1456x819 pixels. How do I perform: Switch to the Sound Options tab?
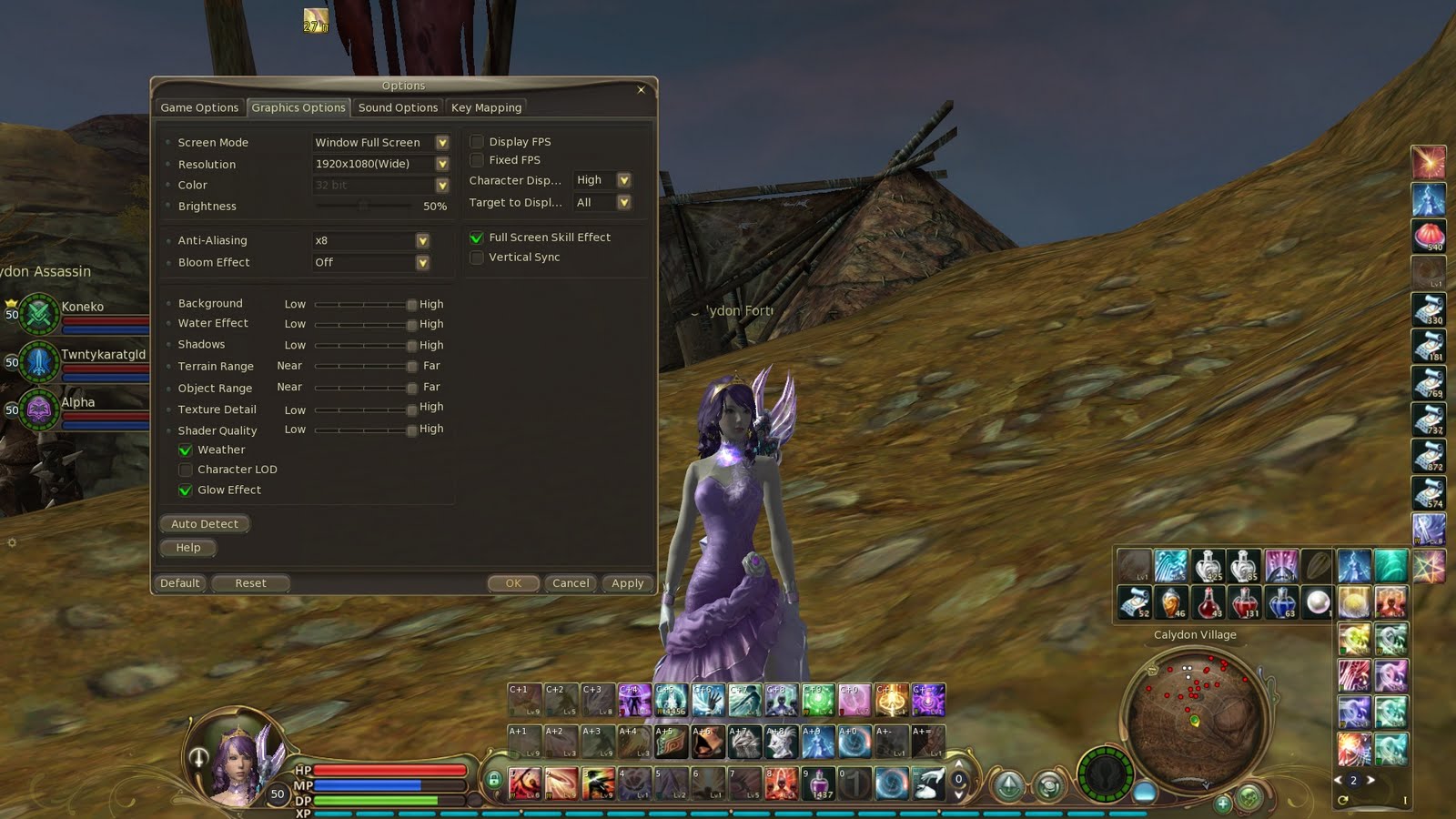pos(398,106)
